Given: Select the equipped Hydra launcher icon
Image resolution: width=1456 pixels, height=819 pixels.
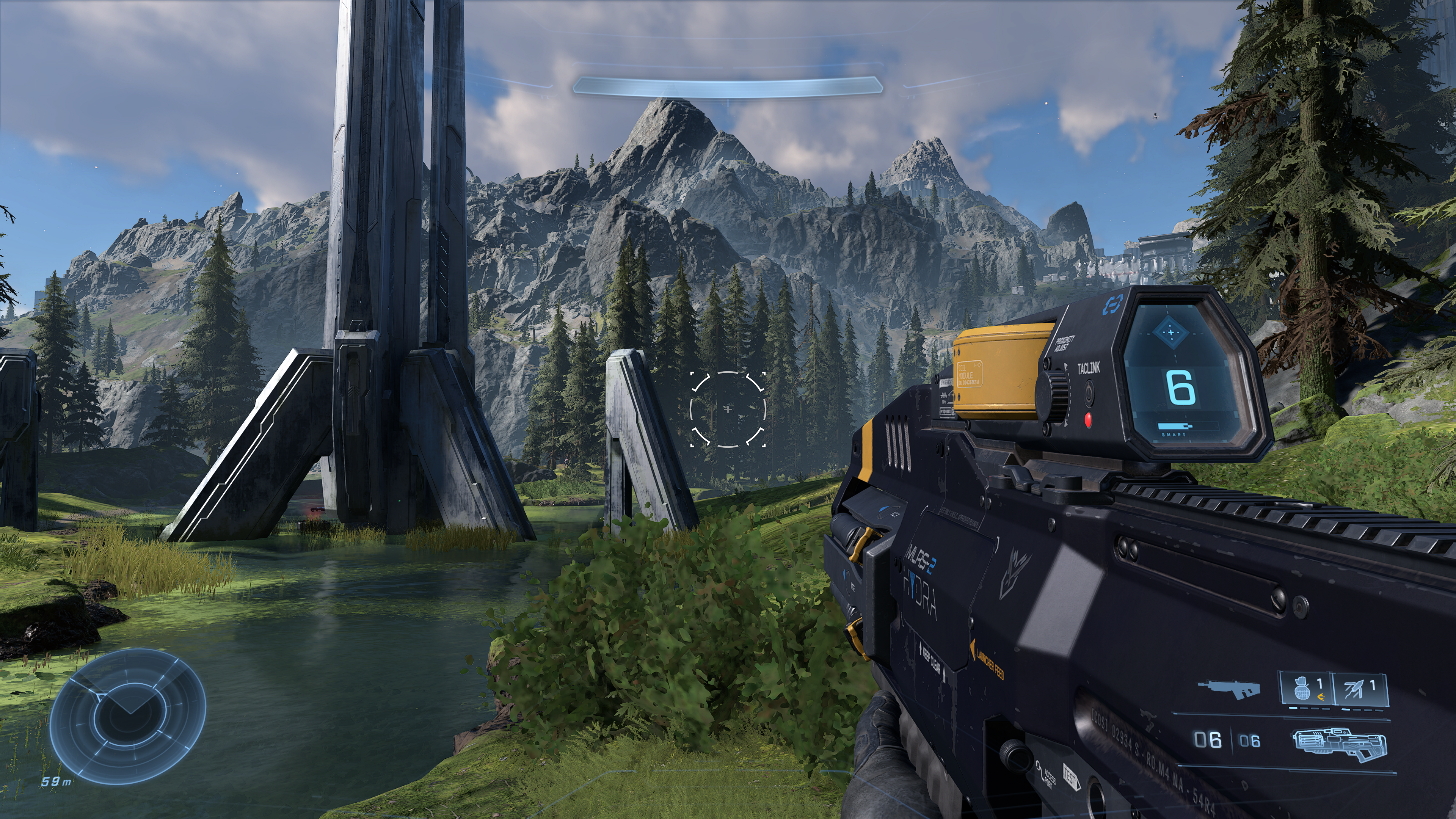Looking at the screenshot, I should pyautogui.click(x=1338, y=743).
